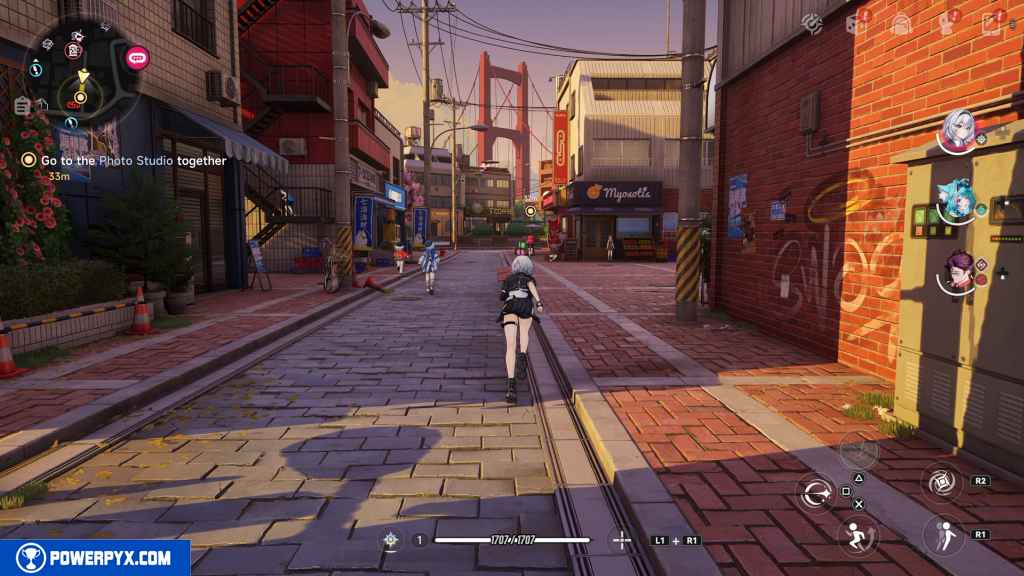Open the character figure icon in the top bar

pyautogui.click(x=946, y=23)
